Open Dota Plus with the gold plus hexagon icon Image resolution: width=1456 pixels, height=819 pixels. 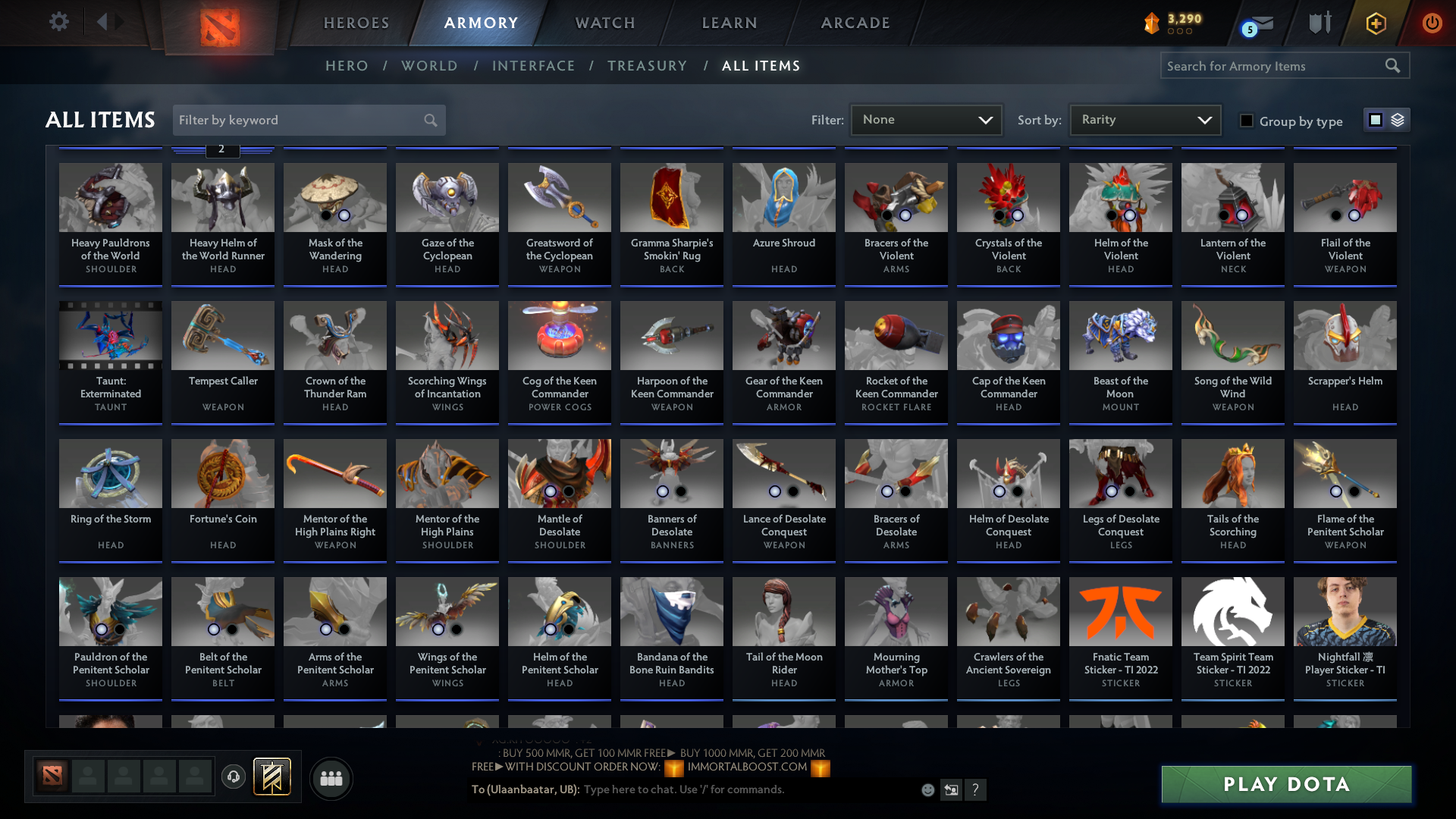(1375, 23)
